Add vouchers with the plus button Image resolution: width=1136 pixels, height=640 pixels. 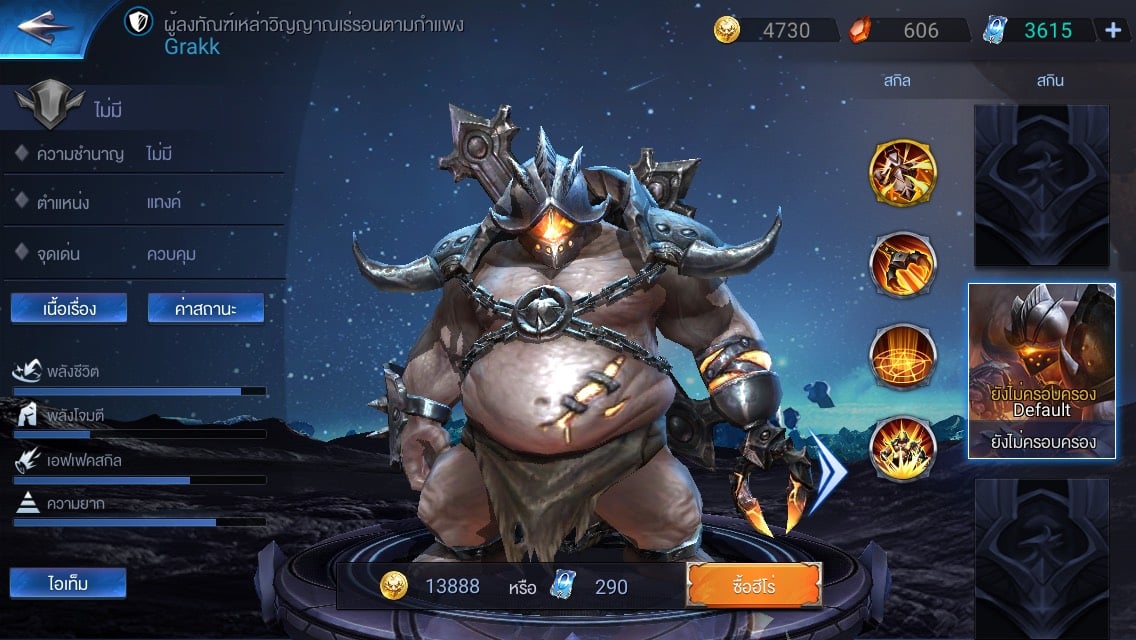pyautogui.click(x=1112, y=30)
